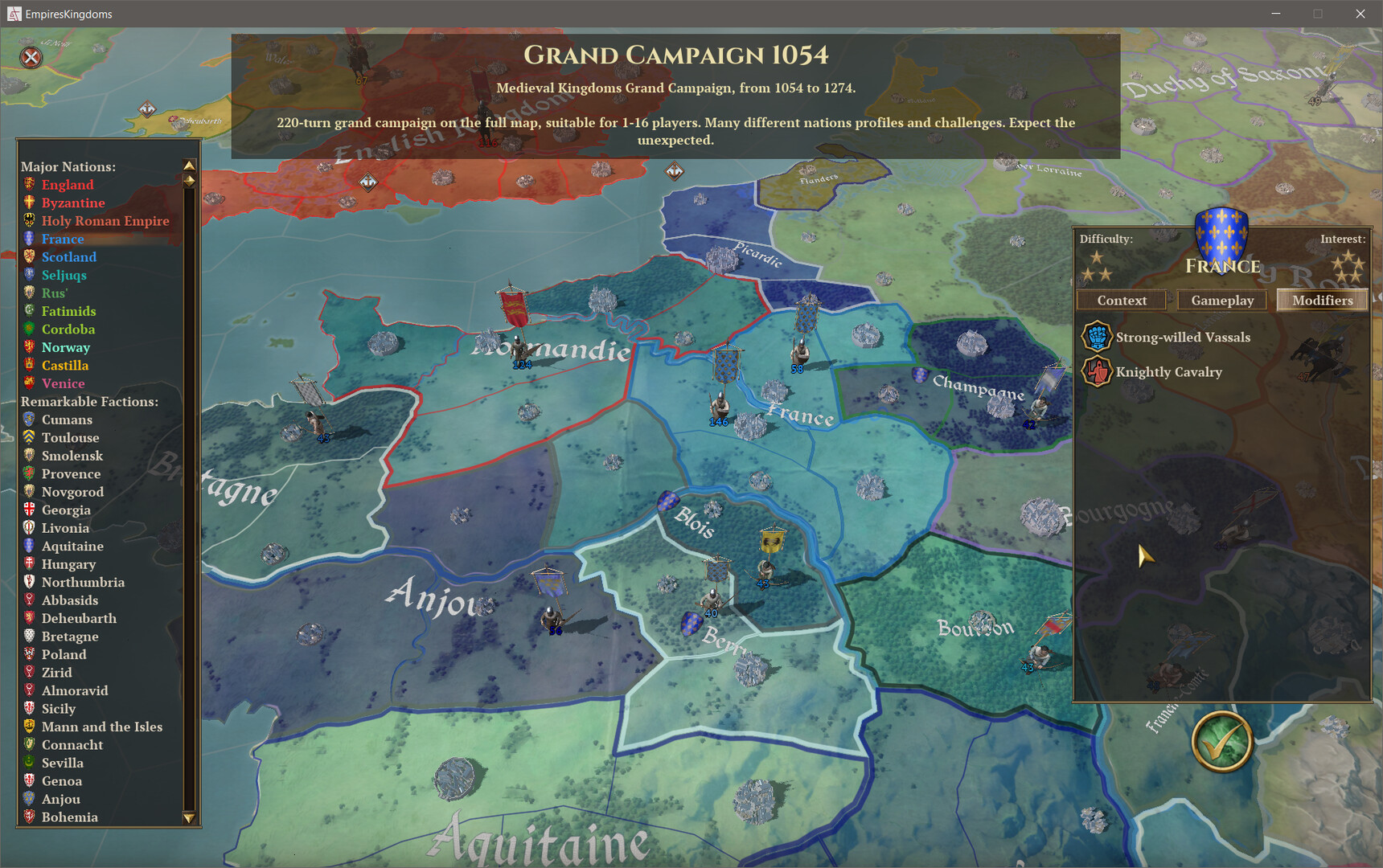Click the Byzantine shield icon
Image resolution: width=1383 pixels, height=868 pixels.
(29, 203)
